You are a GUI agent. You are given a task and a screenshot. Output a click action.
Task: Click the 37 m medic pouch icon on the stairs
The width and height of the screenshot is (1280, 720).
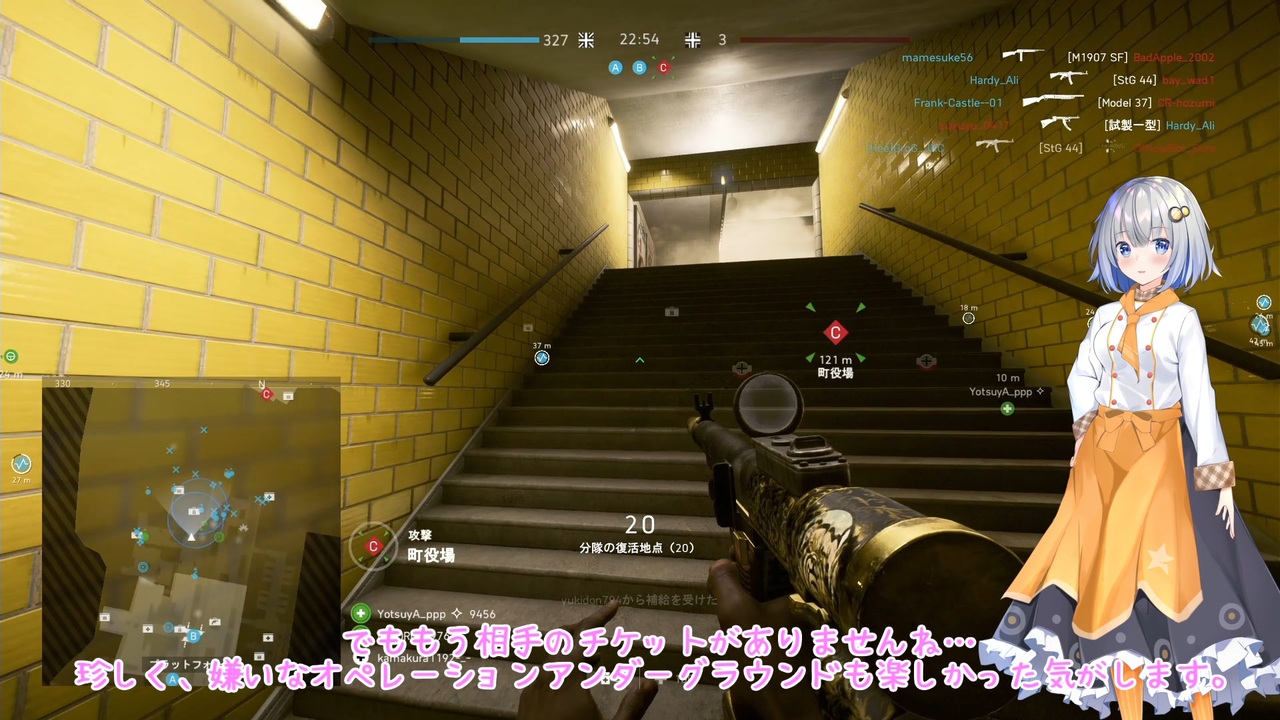(542, 358)
